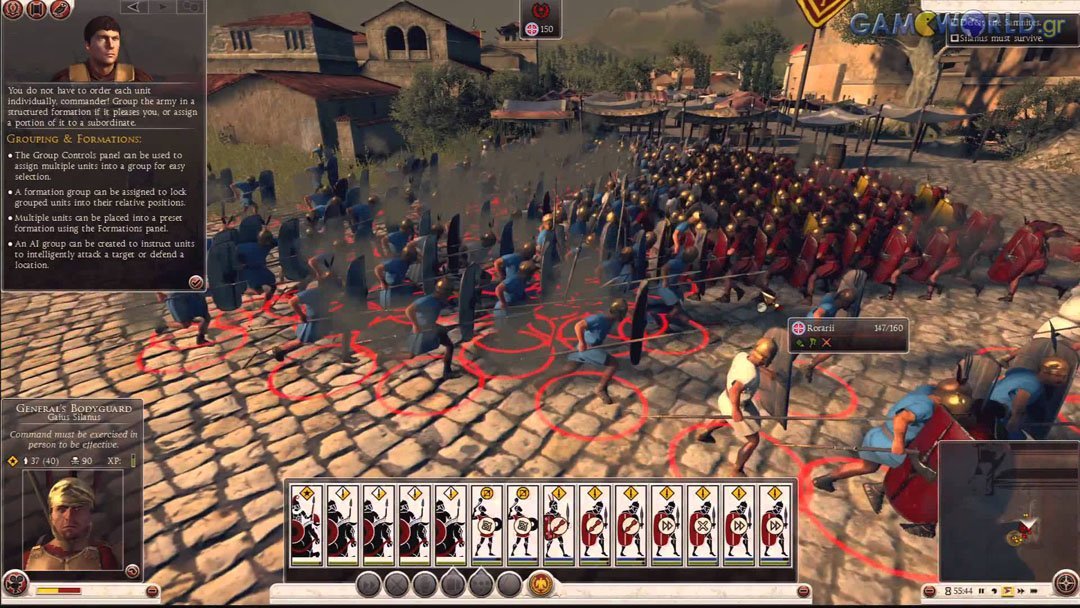The height and width of the screenshot is (608, 1080).
Task: Confirm the advisor tip with the checkmark button
Action: pyautogui.click(x=196, y=282)
